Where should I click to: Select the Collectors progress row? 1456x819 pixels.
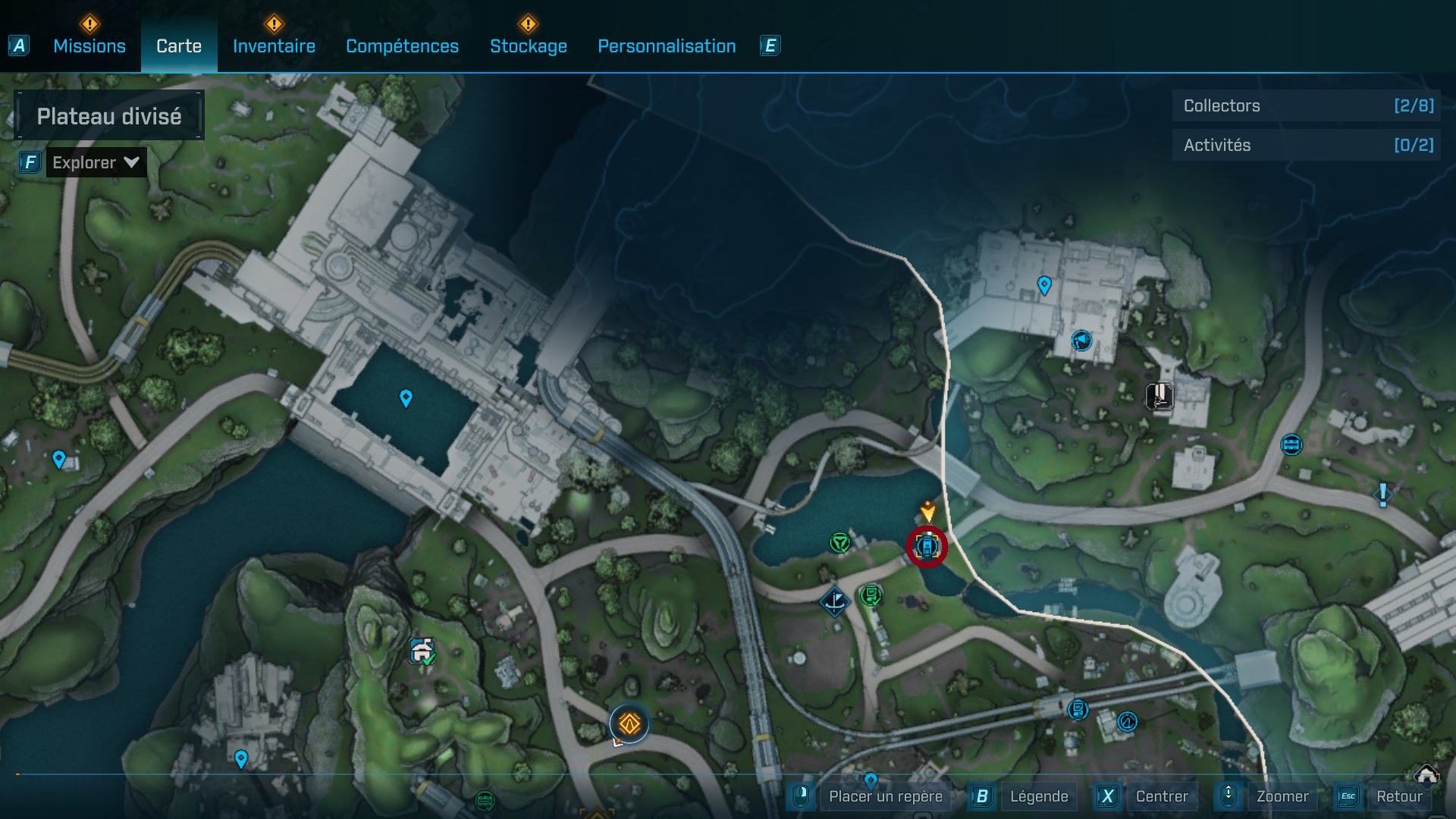(x=1307, y=105)
